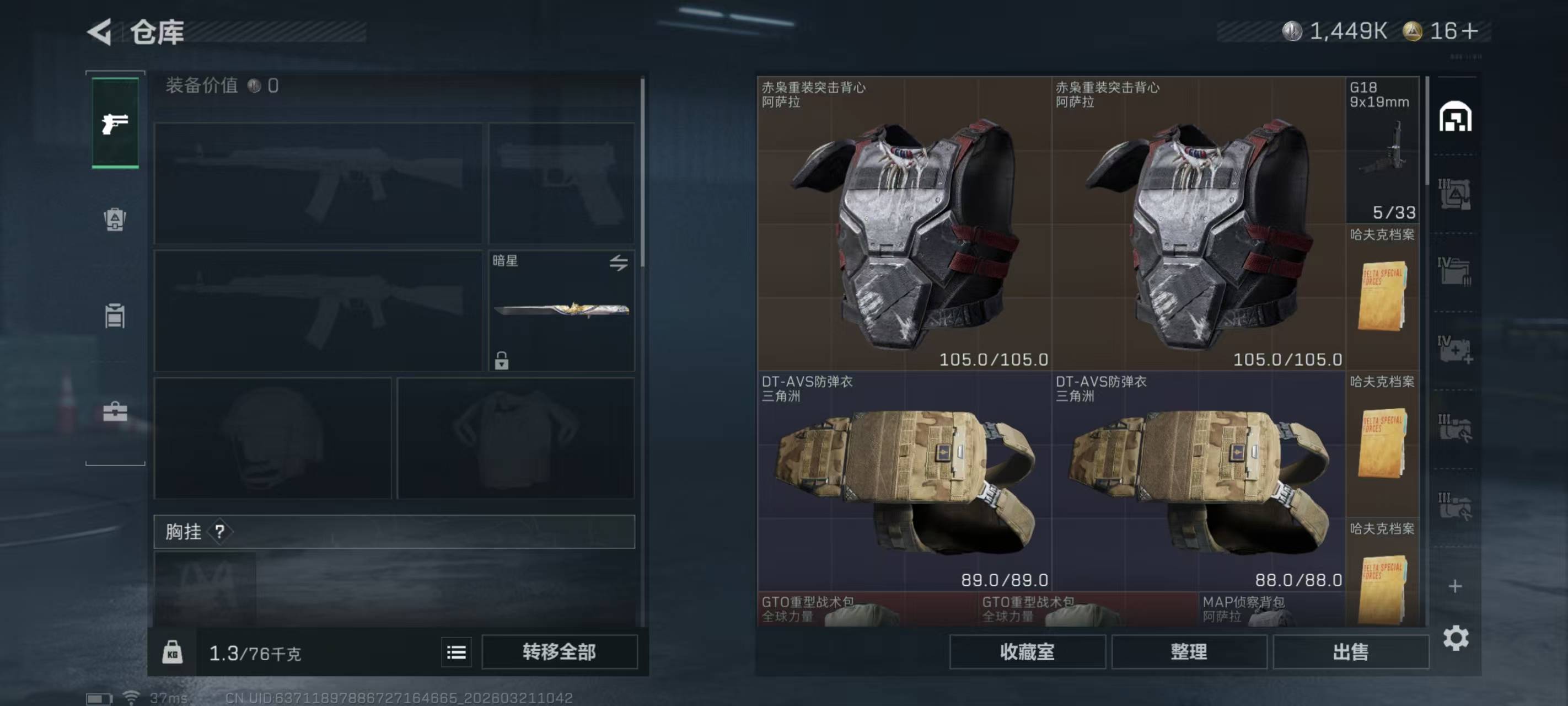Add premium currency with the plus
Image resolution: width=1568 pixels, height=706 pixels.
[1469, 31]
